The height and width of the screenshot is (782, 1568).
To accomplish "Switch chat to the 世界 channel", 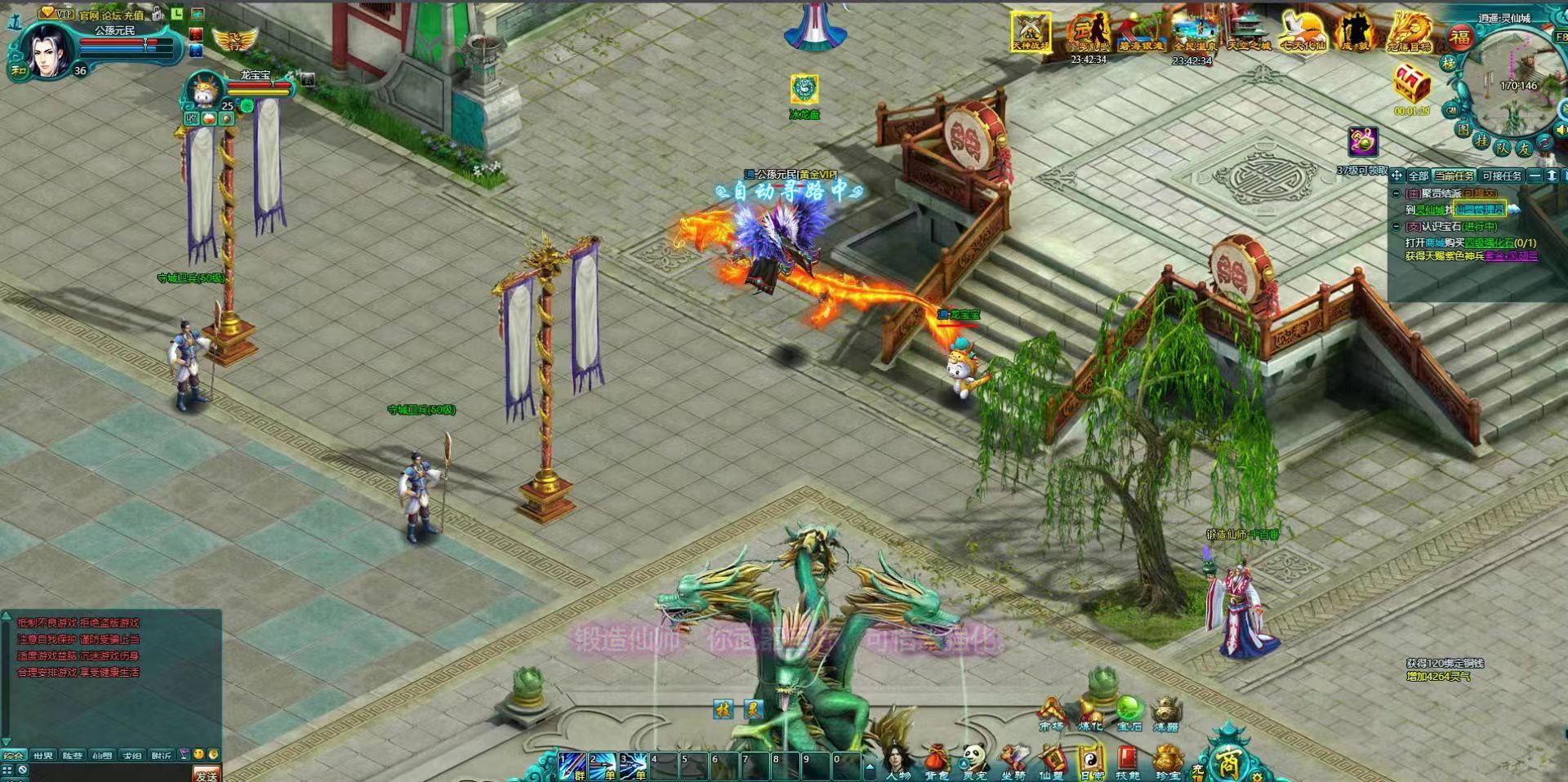I will [x=43, y=756].
